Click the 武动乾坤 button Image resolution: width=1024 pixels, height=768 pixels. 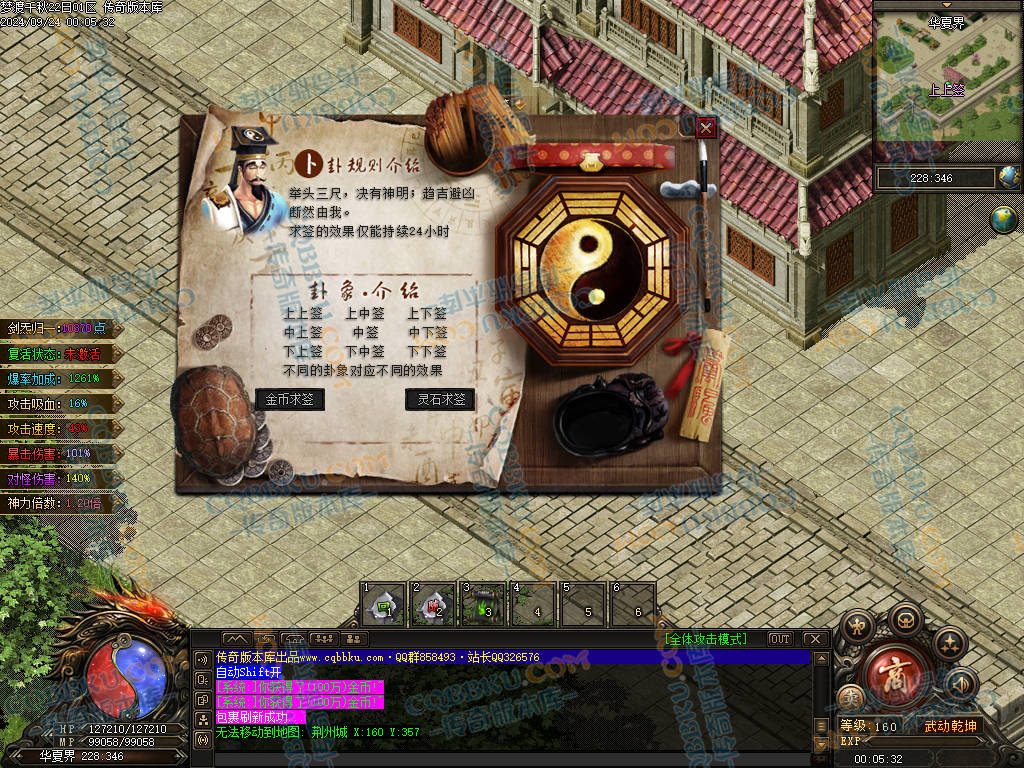pyautogui.click(x=949, y=726)
